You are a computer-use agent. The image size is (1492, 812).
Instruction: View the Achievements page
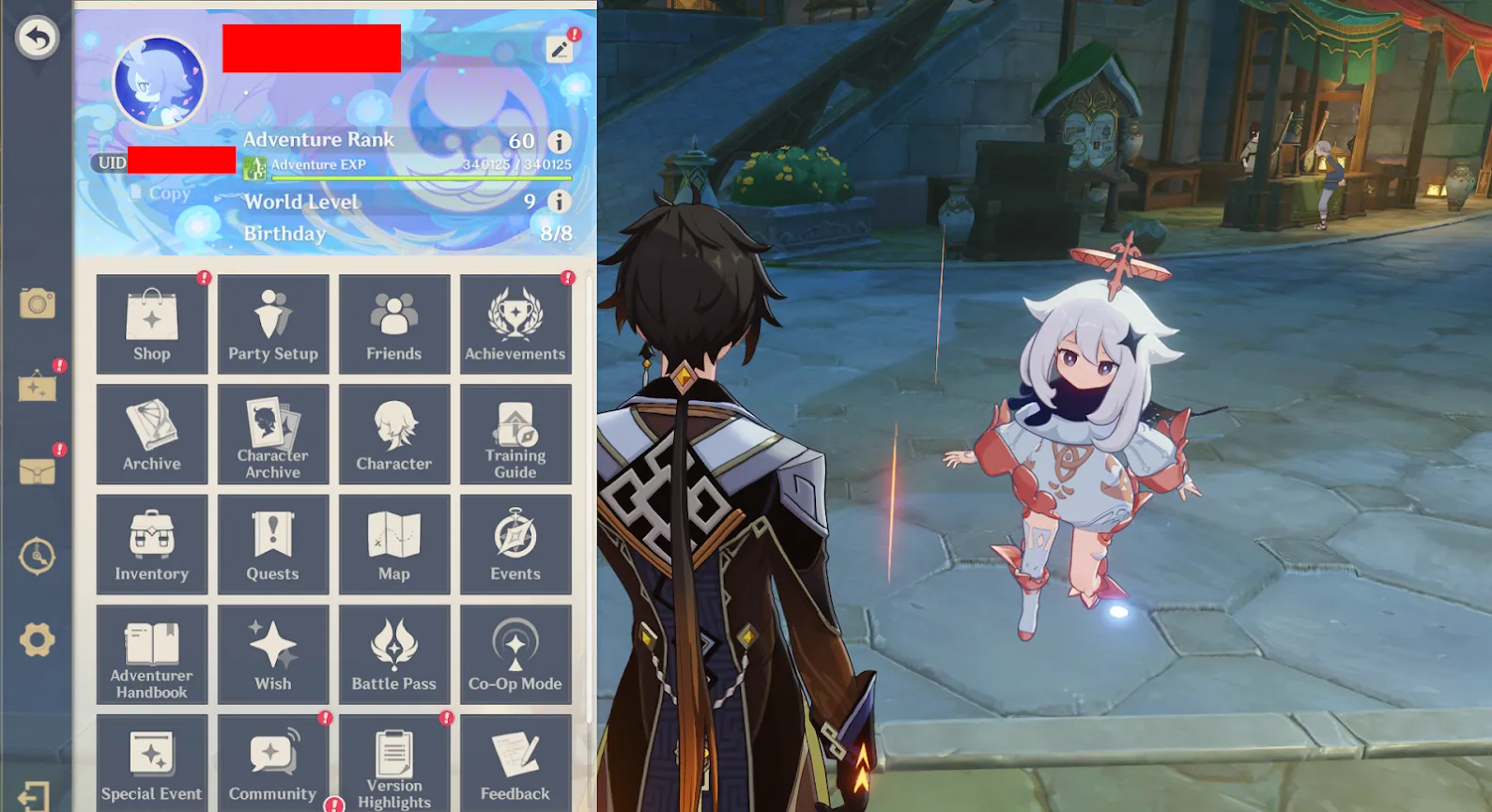(515, 325)
